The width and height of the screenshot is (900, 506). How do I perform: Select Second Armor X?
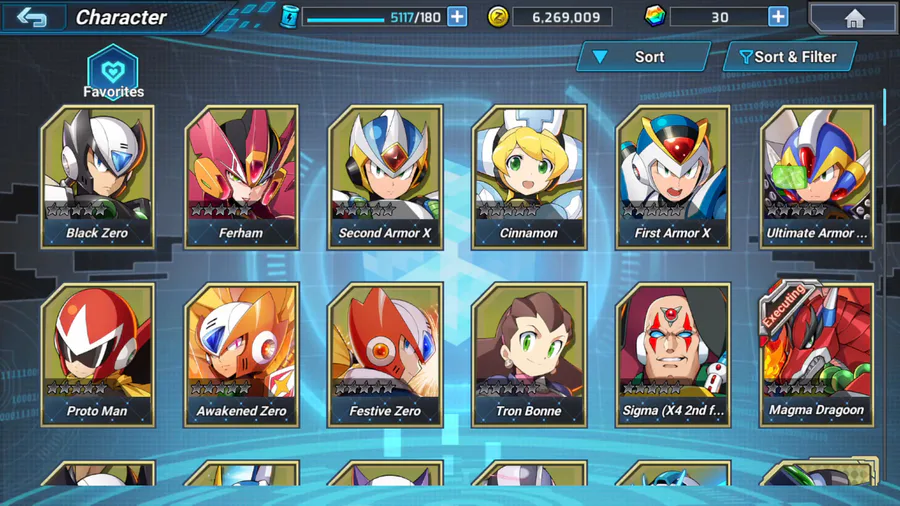coord(385,175)
